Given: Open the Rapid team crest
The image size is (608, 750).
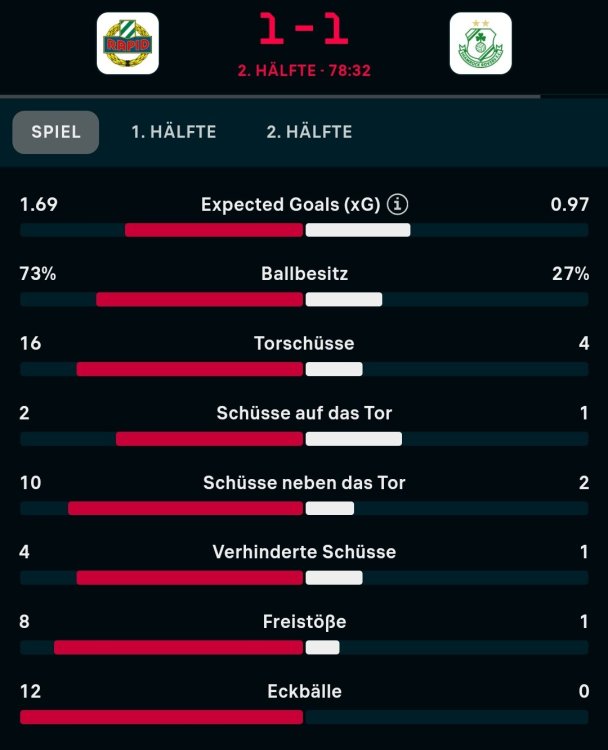Looking at the screenshot, I should (x=127, y=43).
